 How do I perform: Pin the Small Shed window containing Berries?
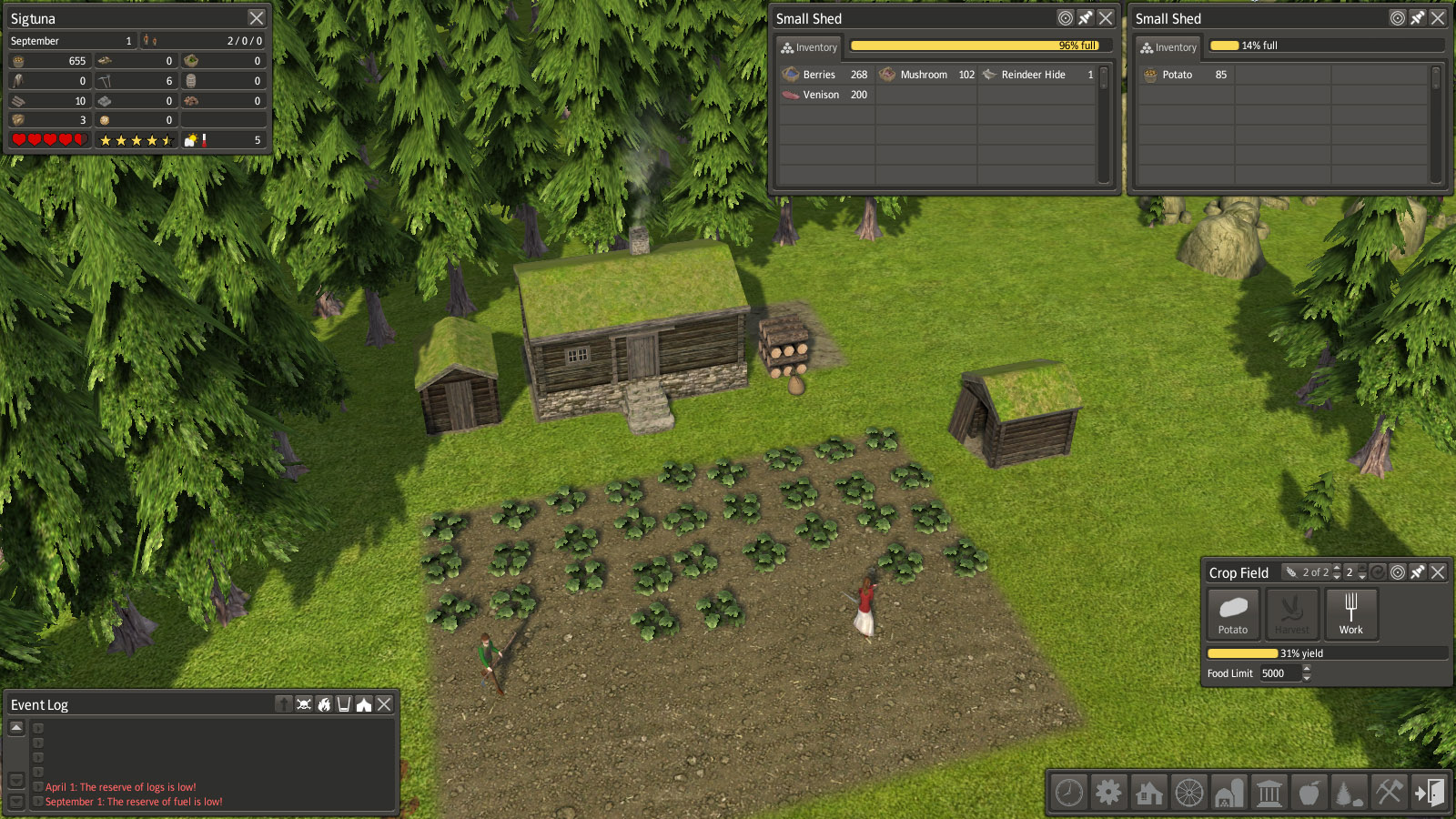click(x=1086, y=18)
